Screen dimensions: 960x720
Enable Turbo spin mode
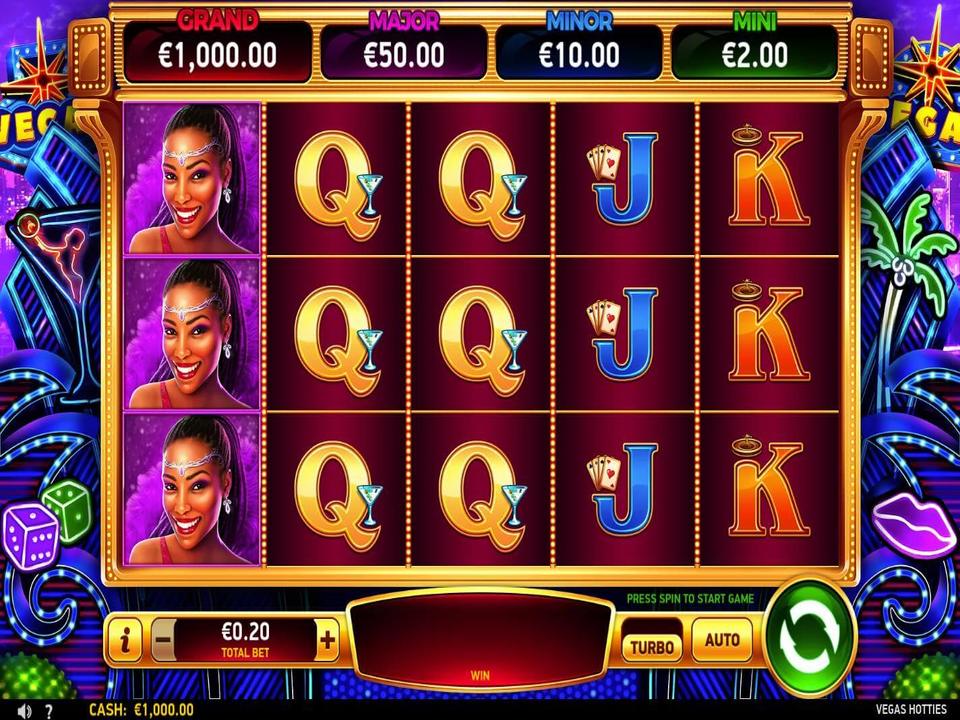click(x=651, y=645)
